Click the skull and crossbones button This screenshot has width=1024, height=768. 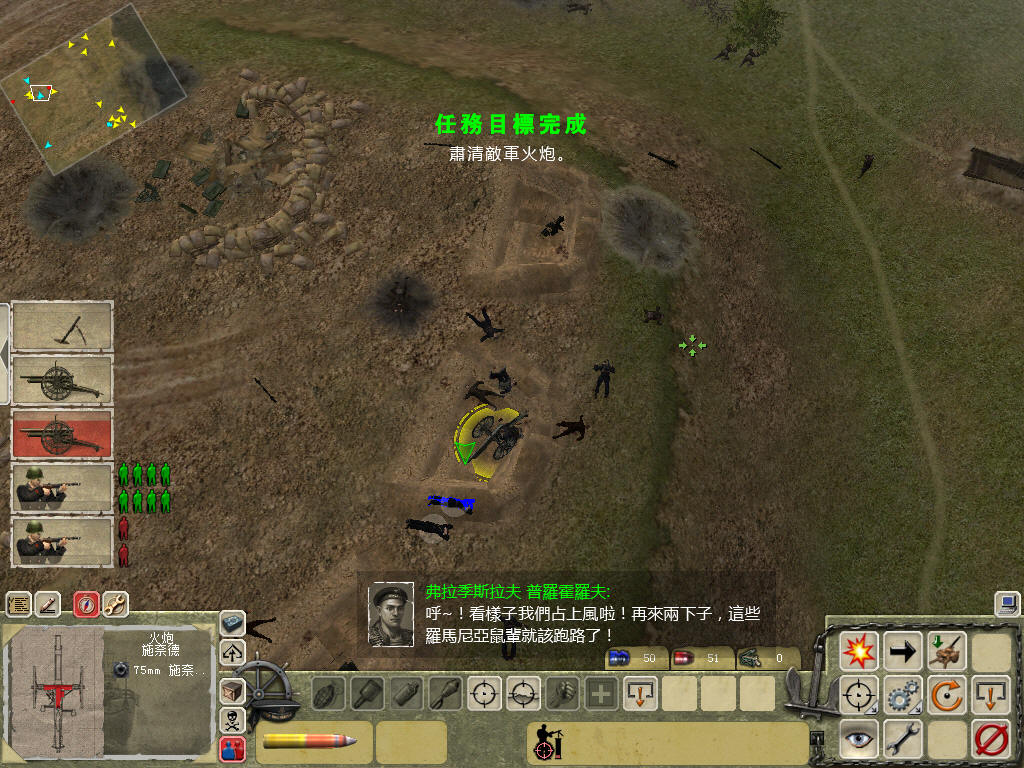[232, 719]
